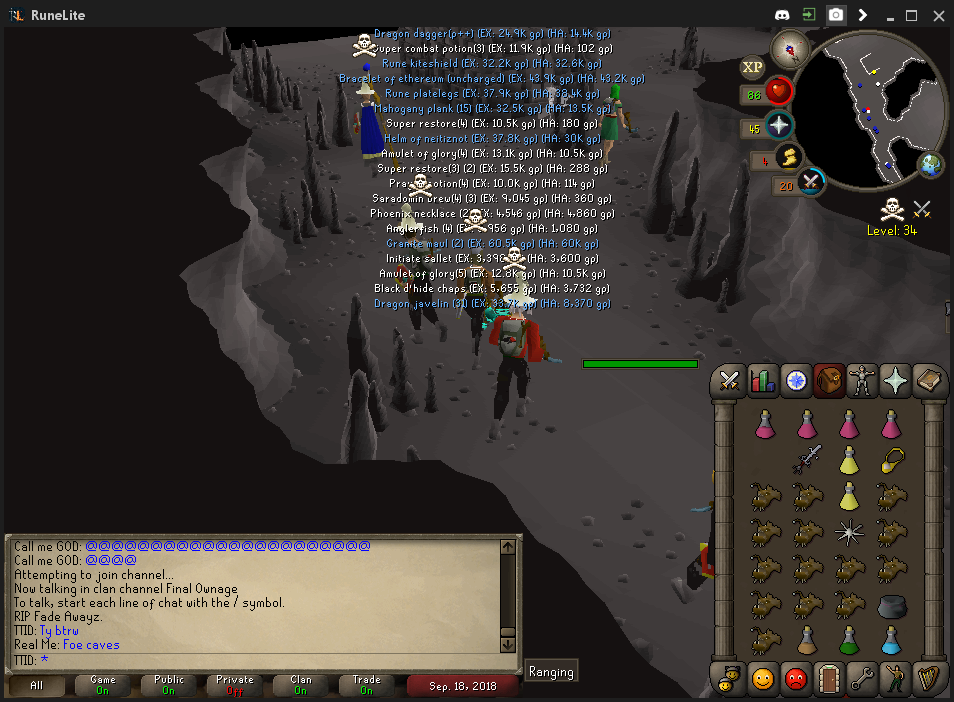Viewport: 954px width, 702px height.
Task: Click the compass to face north
Action: [789, 49]
